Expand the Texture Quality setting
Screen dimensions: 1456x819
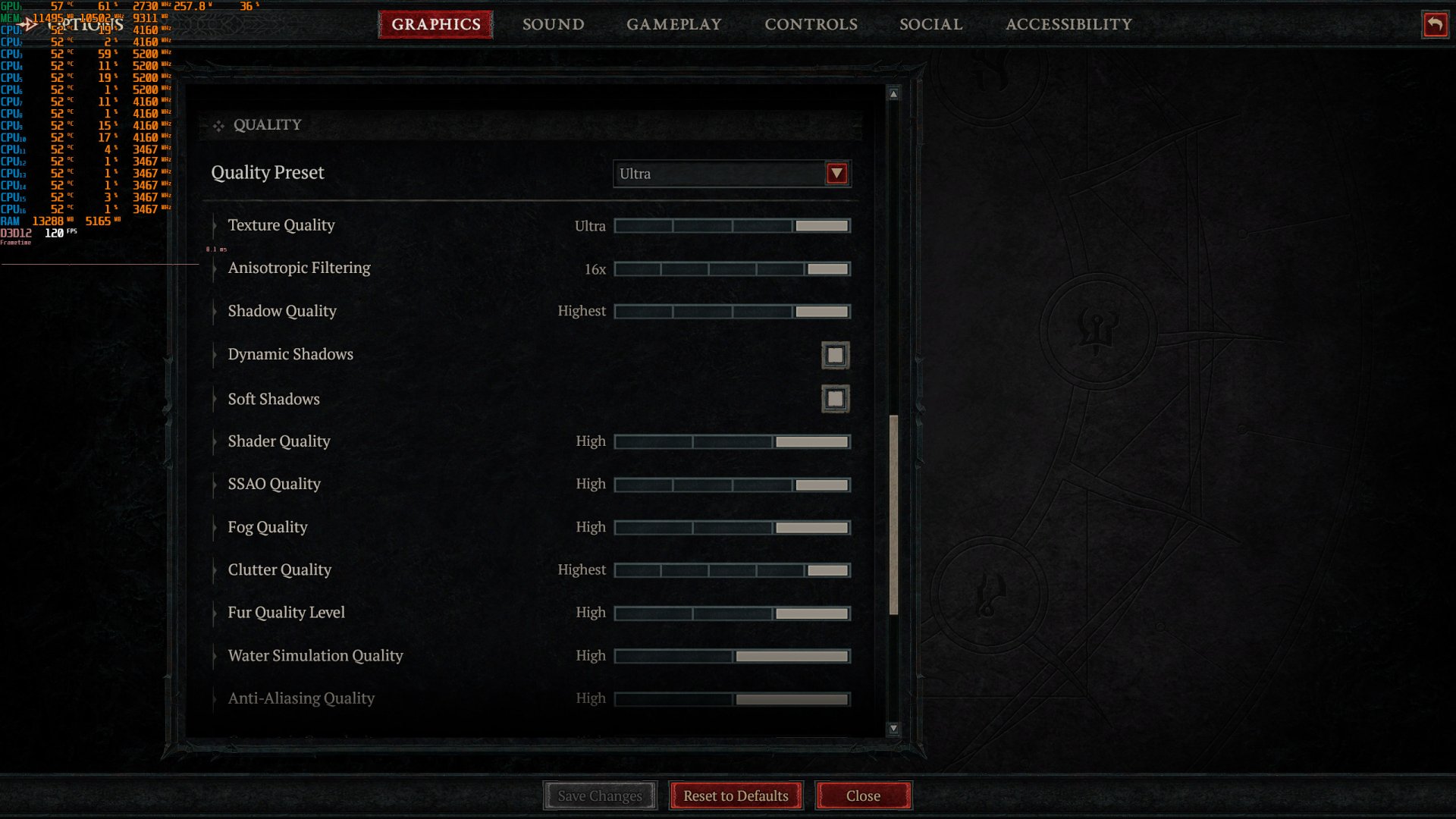pos(214,226)
